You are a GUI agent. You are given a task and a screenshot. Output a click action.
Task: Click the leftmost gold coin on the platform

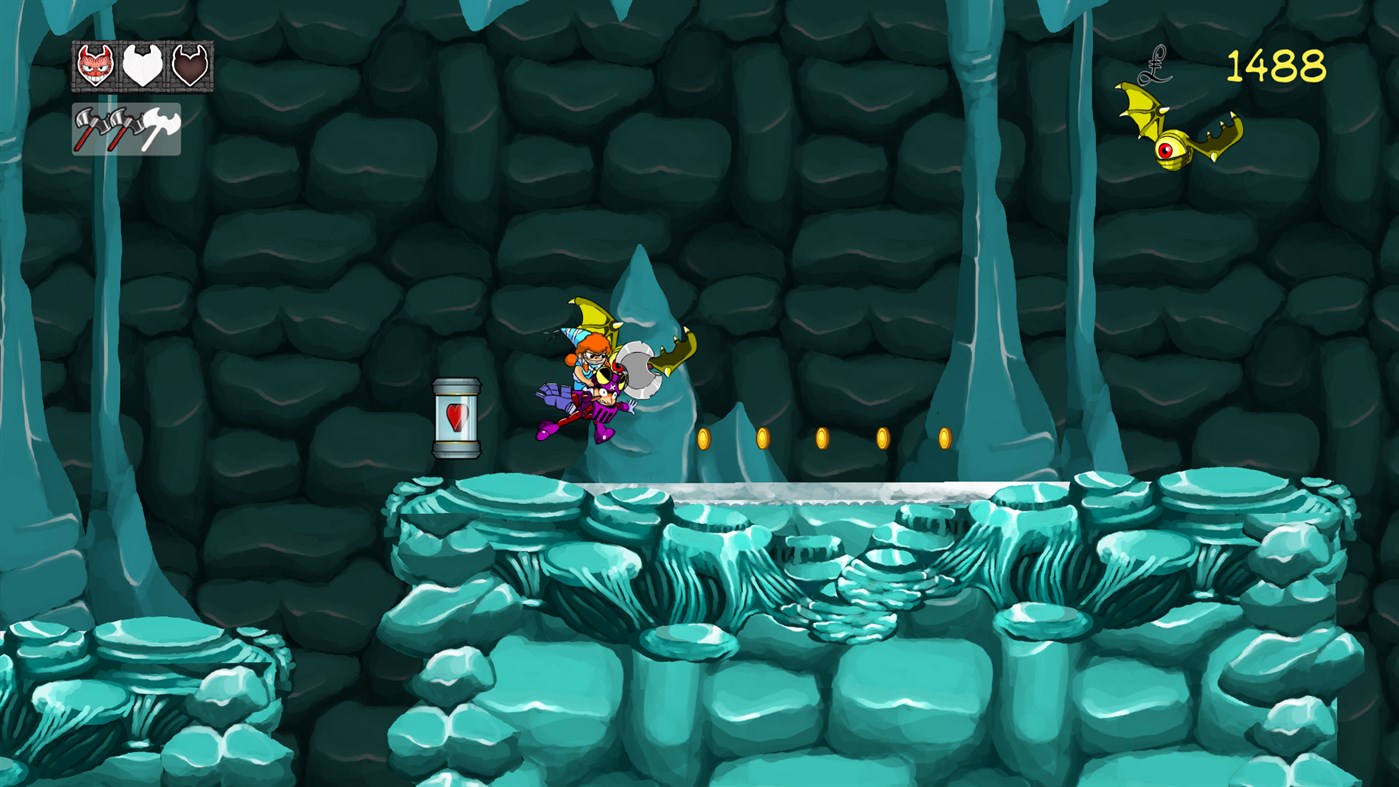click(704, 437)
